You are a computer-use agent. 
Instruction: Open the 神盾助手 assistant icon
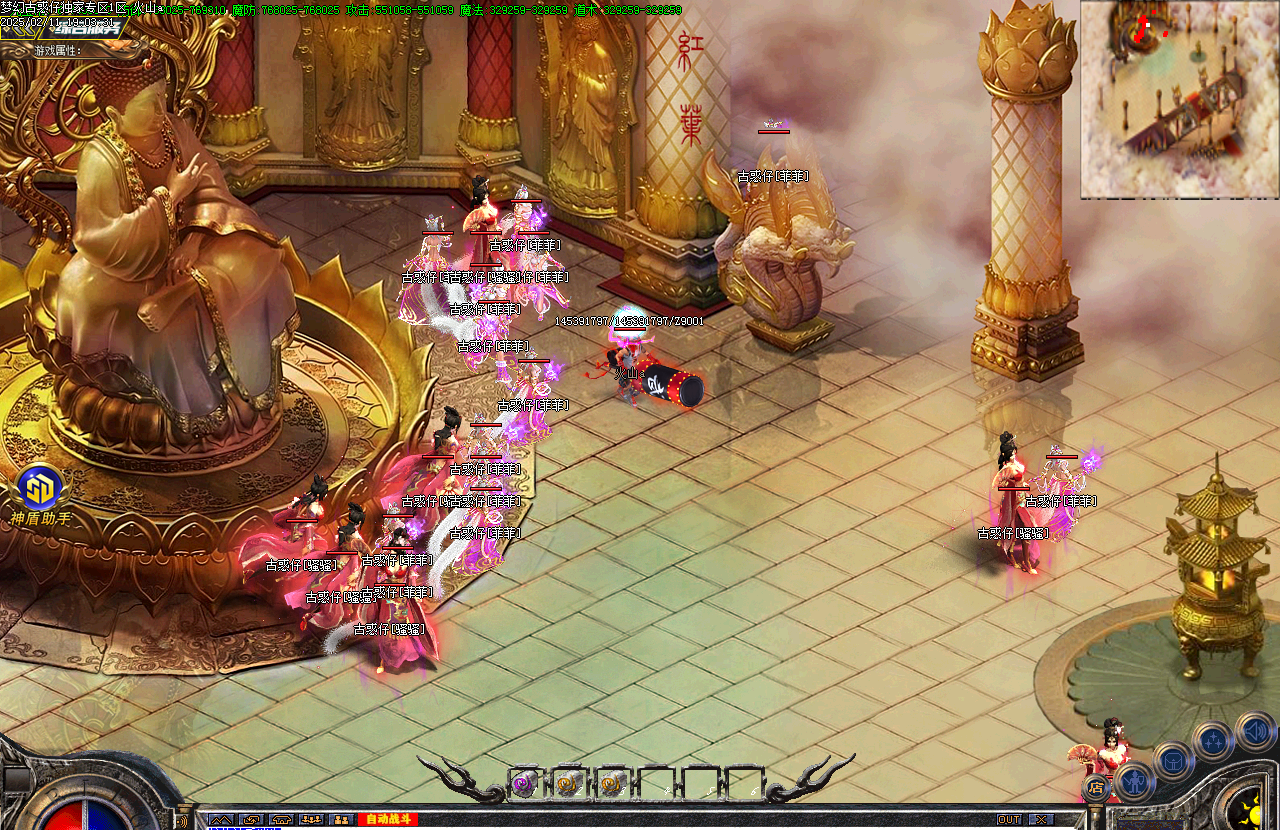[x=40, y=490]
